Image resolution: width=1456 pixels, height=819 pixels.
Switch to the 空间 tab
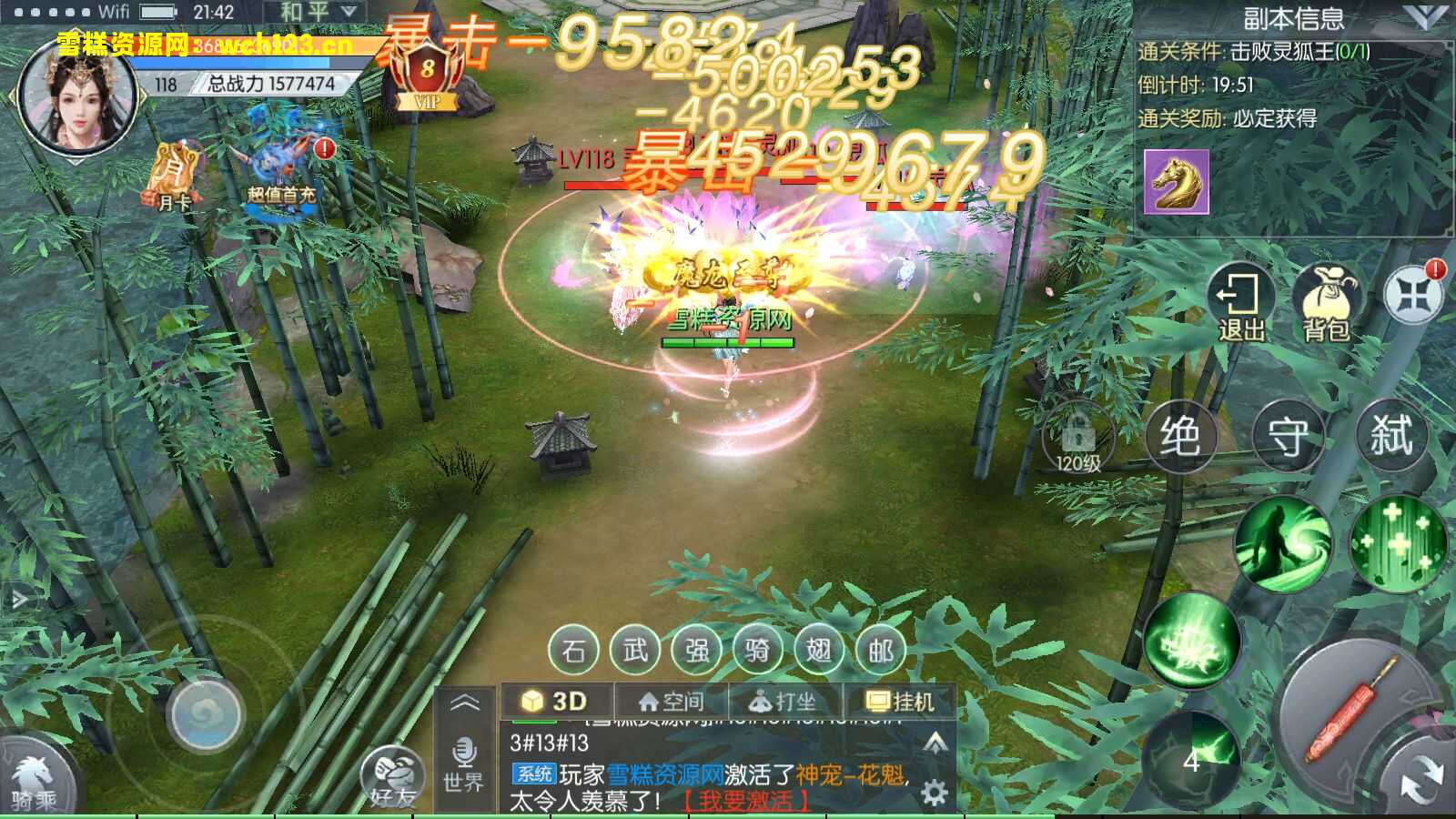click(671, 701)
